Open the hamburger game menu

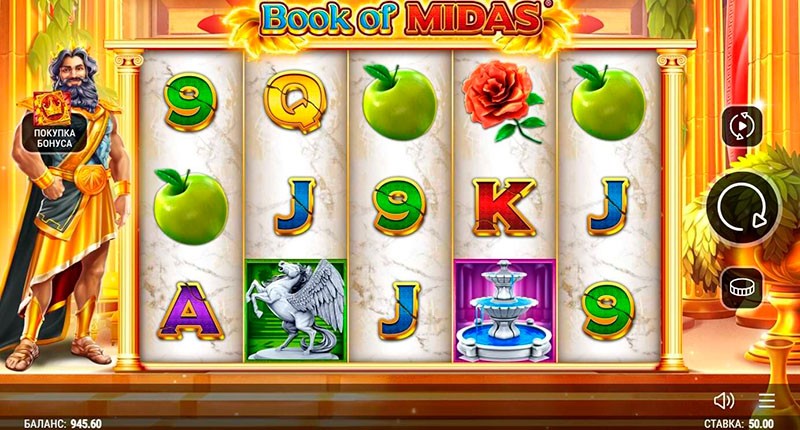[766, 401]
